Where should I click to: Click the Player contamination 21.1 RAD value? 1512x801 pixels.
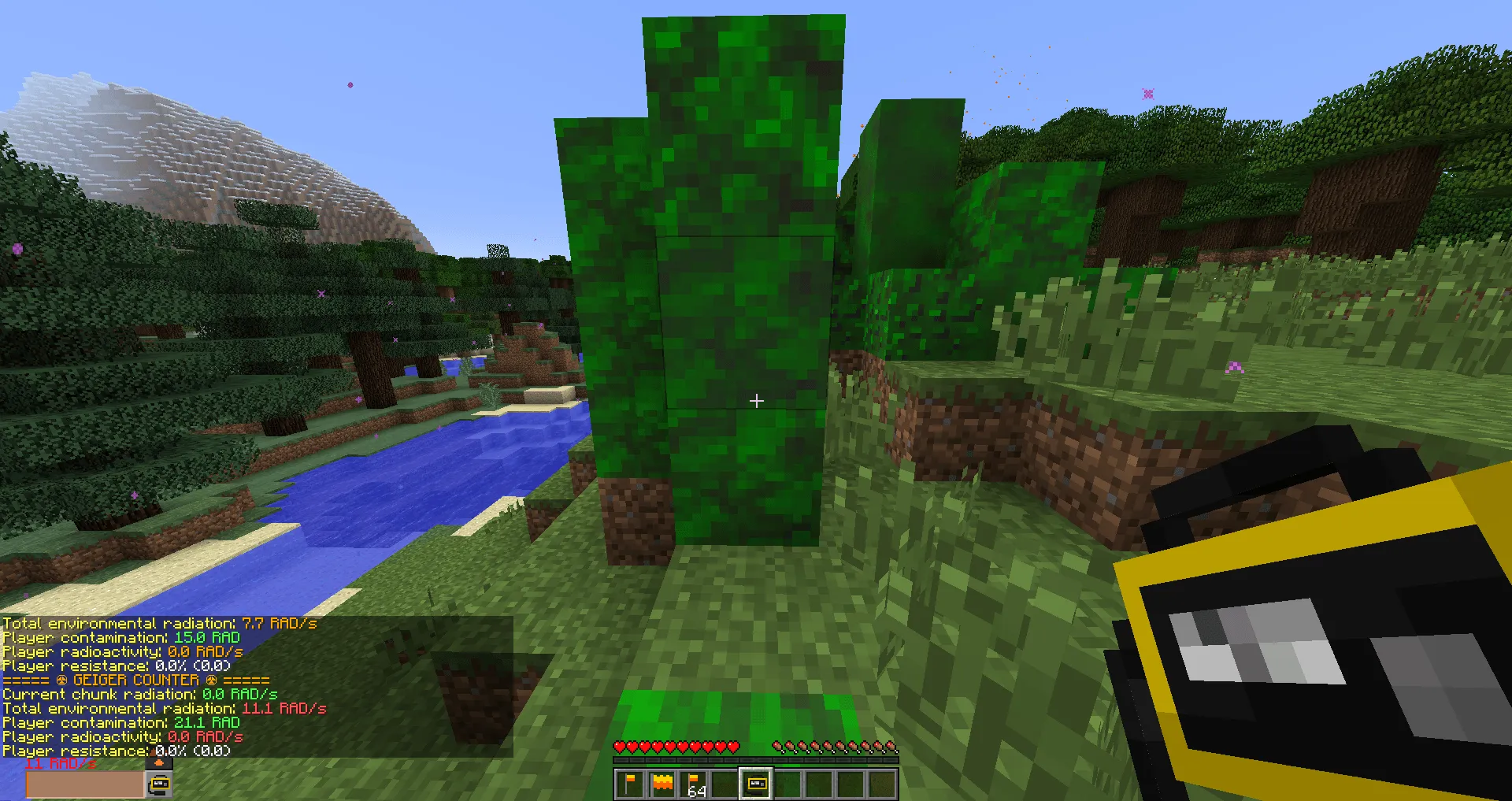click(x=206, y=722)
